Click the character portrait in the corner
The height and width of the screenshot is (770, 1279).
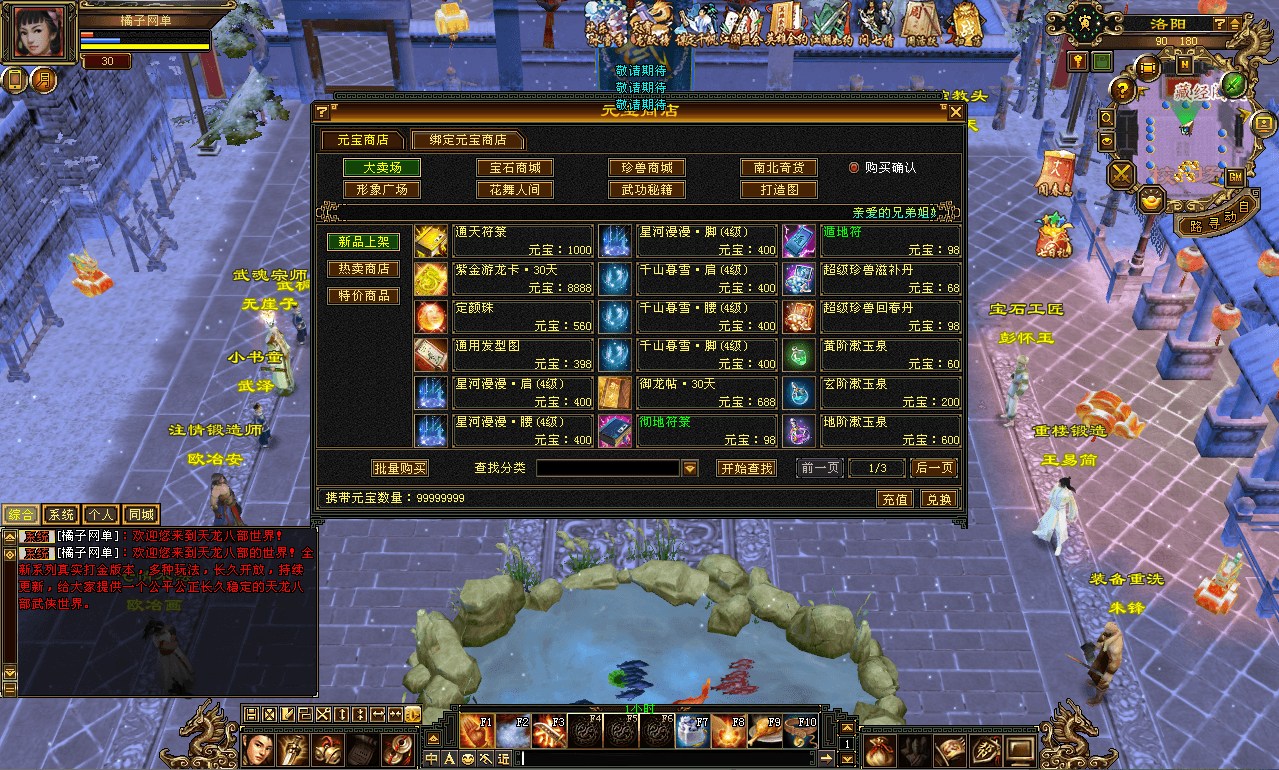43,34
